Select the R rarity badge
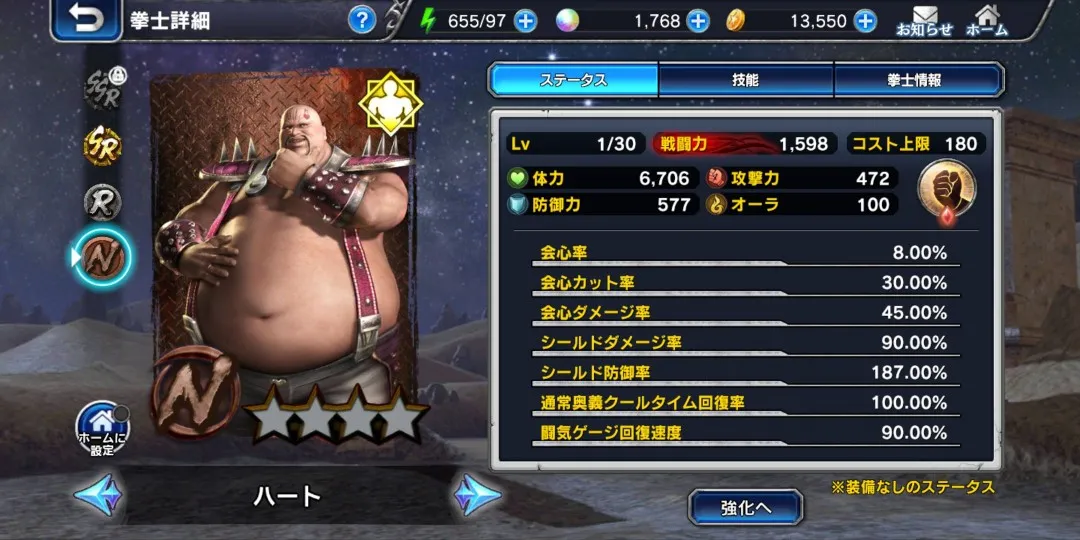Image resolution: width=1080 pixels, height=540 pixels. point(103,202)
